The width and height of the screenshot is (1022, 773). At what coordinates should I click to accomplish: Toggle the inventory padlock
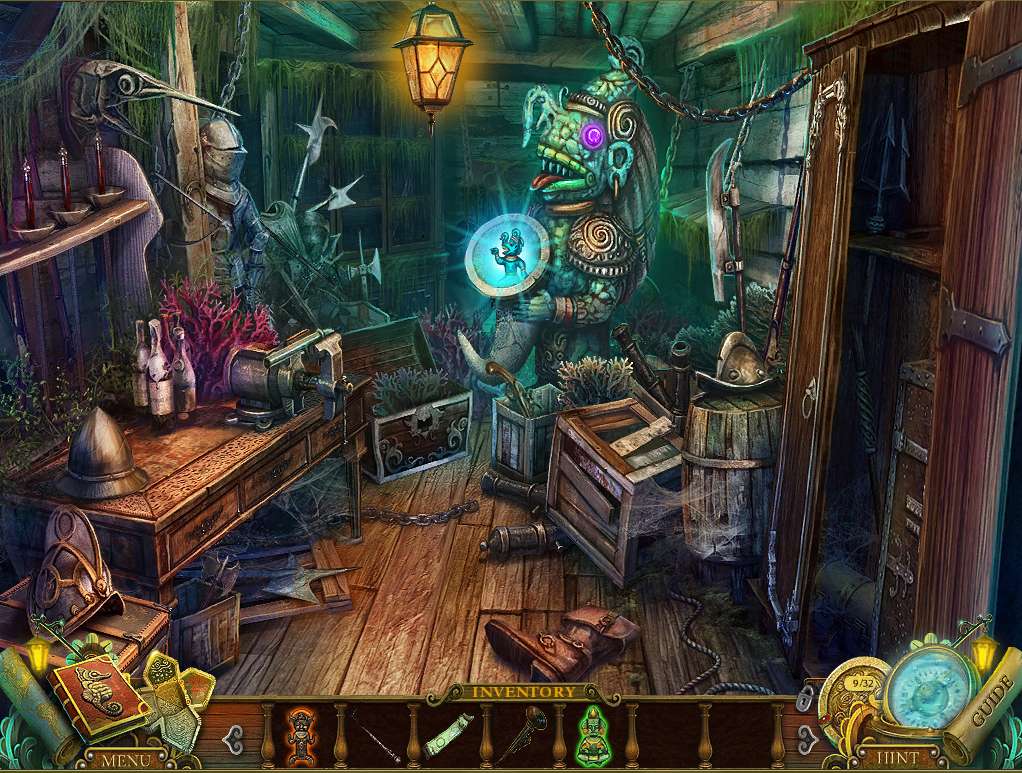point(807,699)
